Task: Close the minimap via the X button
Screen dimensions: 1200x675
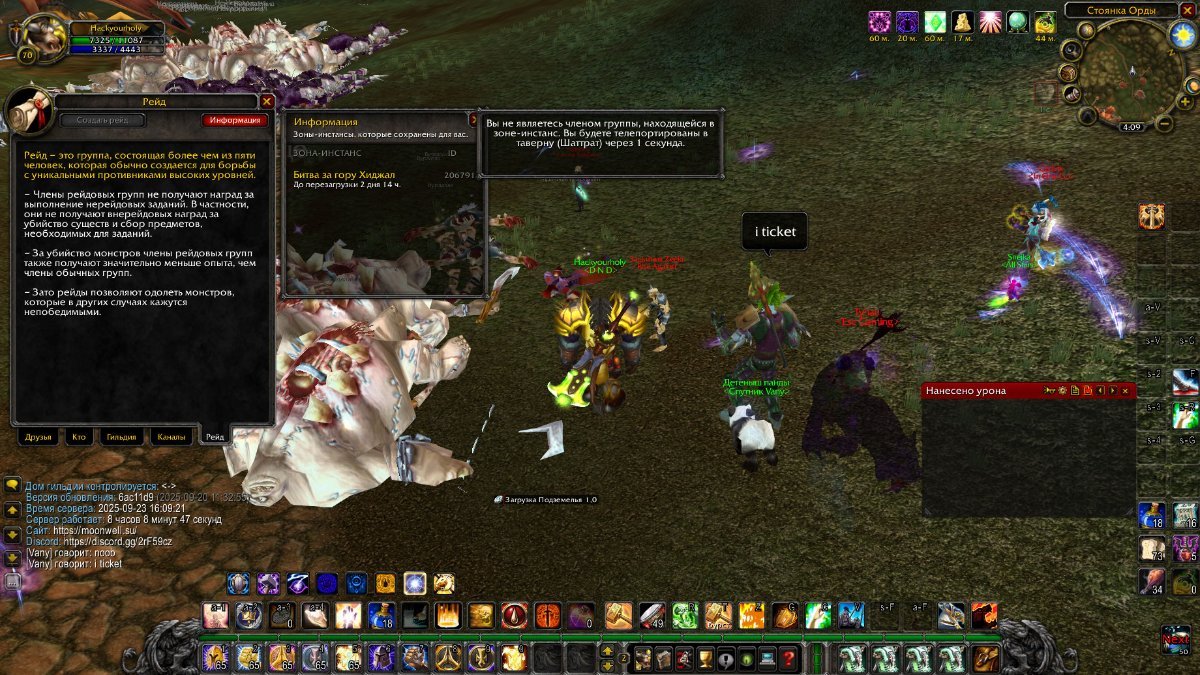Action: point(1188,10)
